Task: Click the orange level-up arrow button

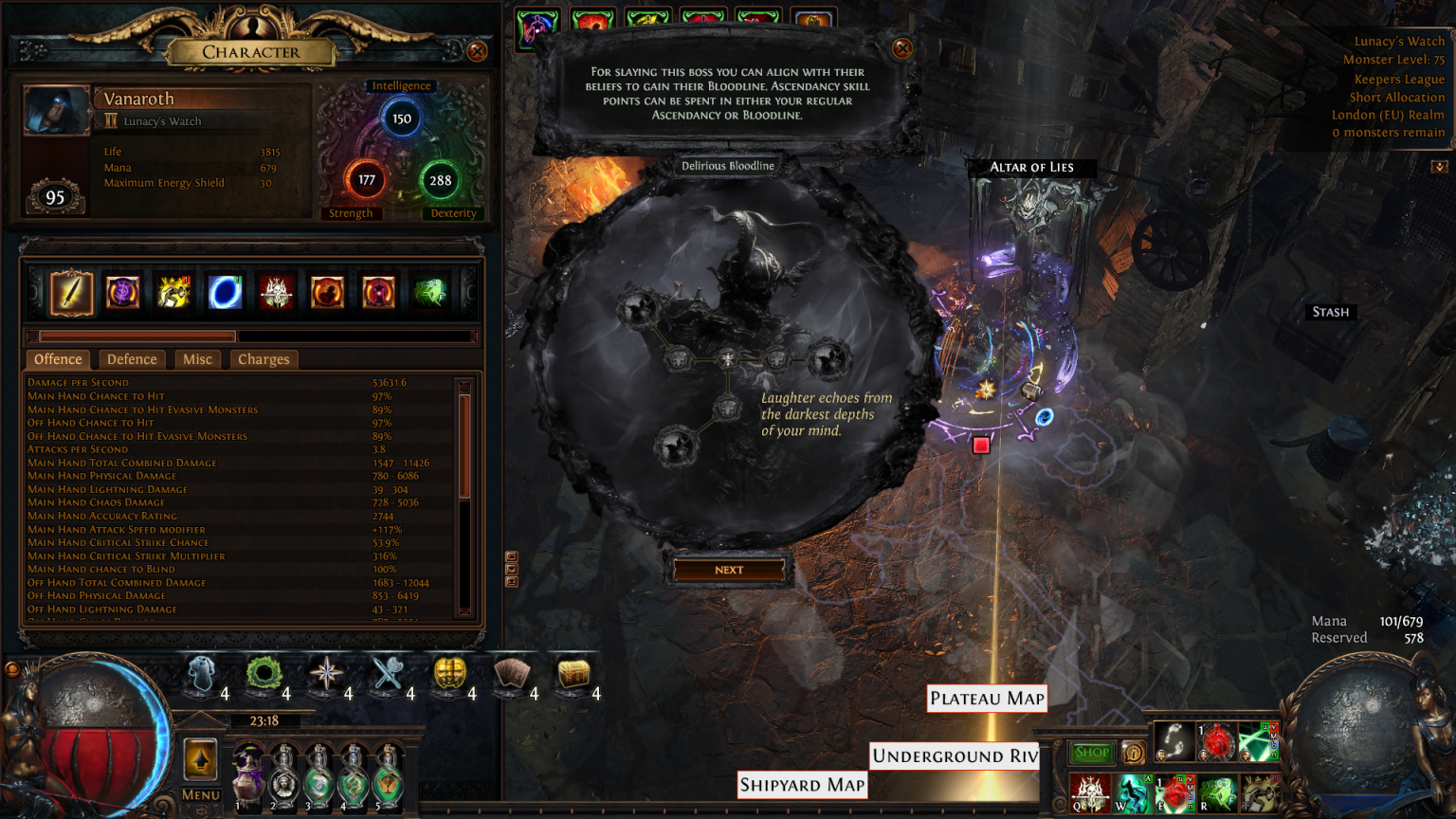Action: tap(200, 760)
